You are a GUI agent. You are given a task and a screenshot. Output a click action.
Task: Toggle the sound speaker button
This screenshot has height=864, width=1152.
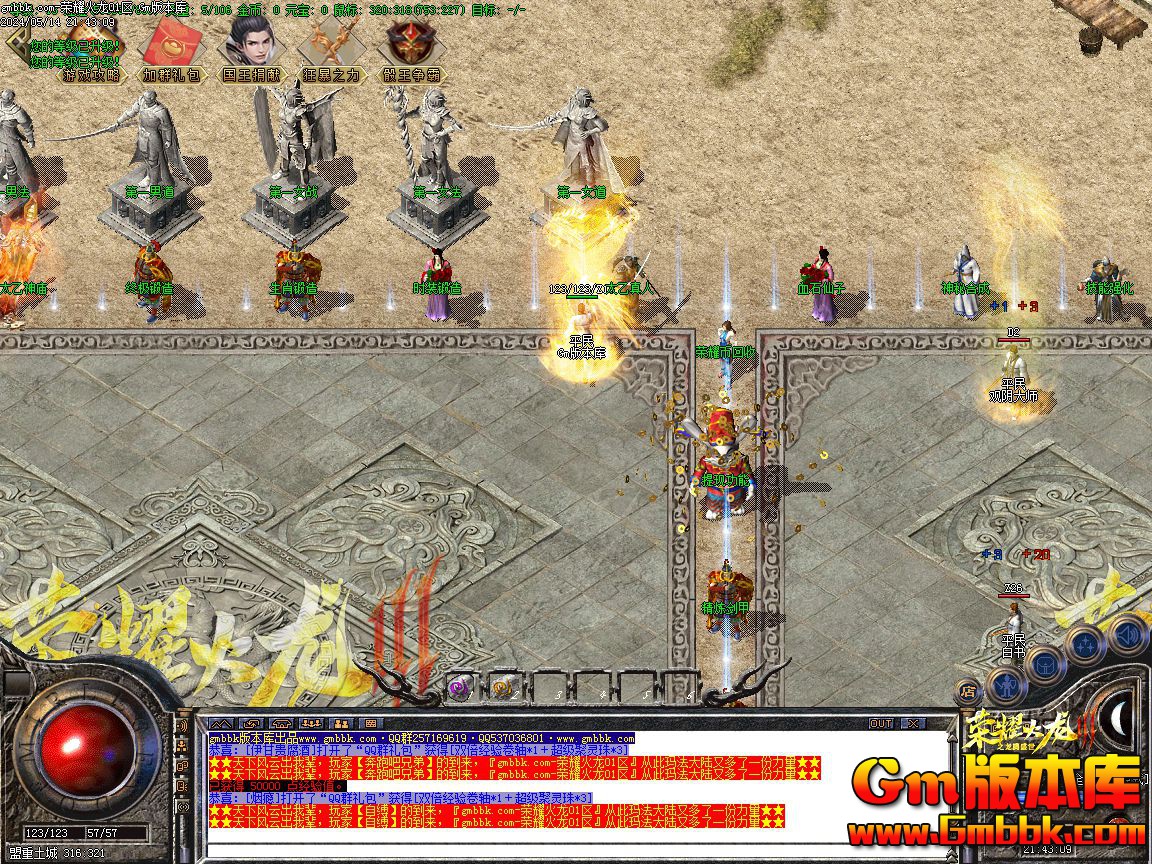[x=1127, y=634]
